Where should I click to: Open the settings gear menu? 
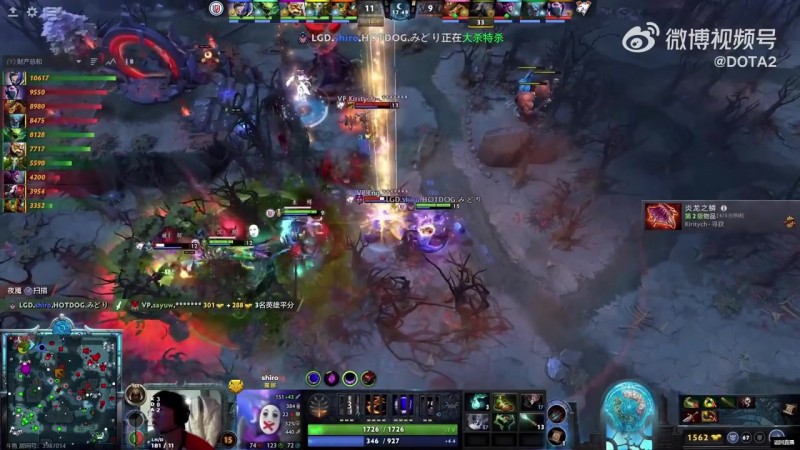point(31,11)
